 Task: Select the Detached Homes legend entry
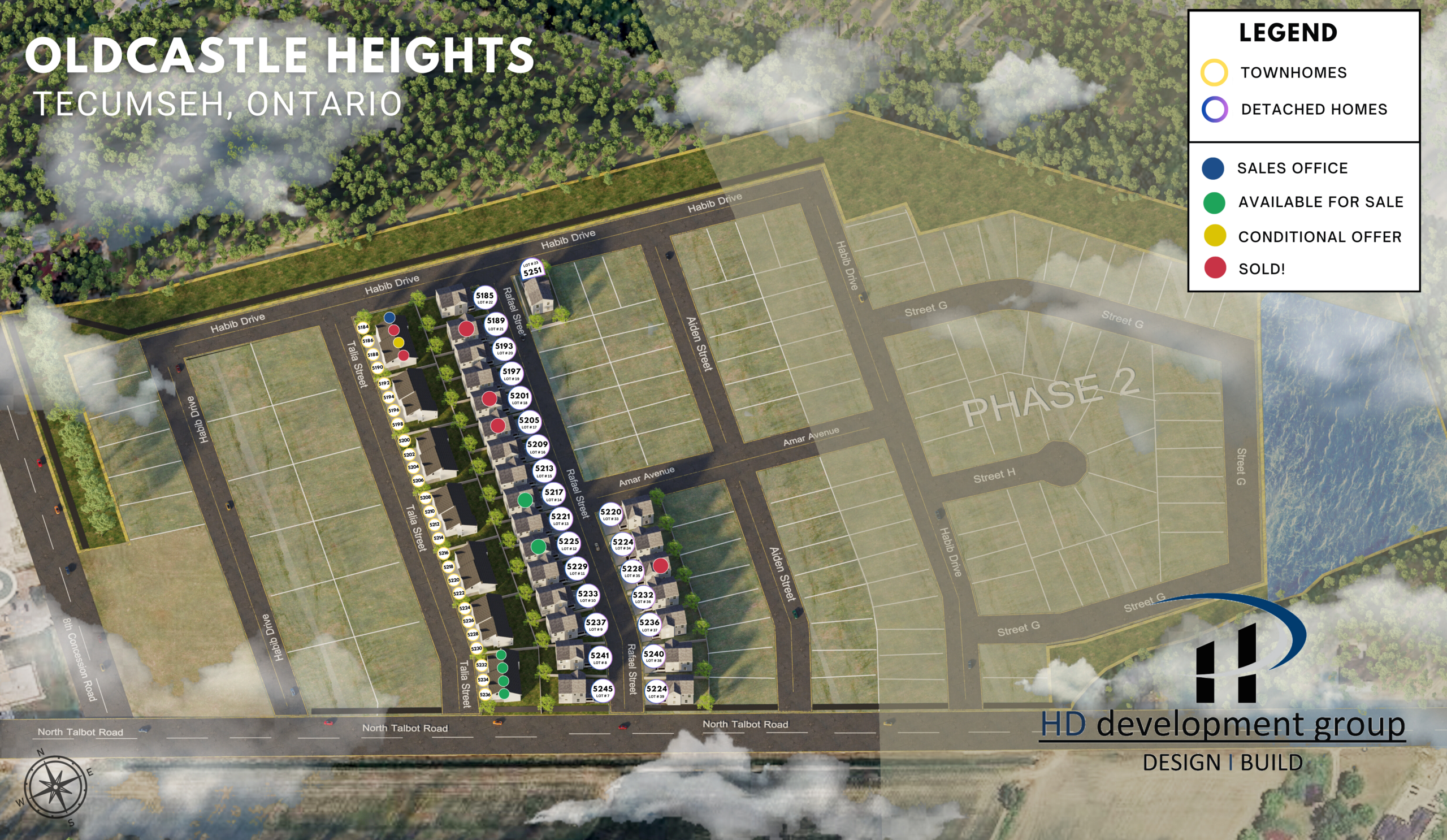(1313, 110)
